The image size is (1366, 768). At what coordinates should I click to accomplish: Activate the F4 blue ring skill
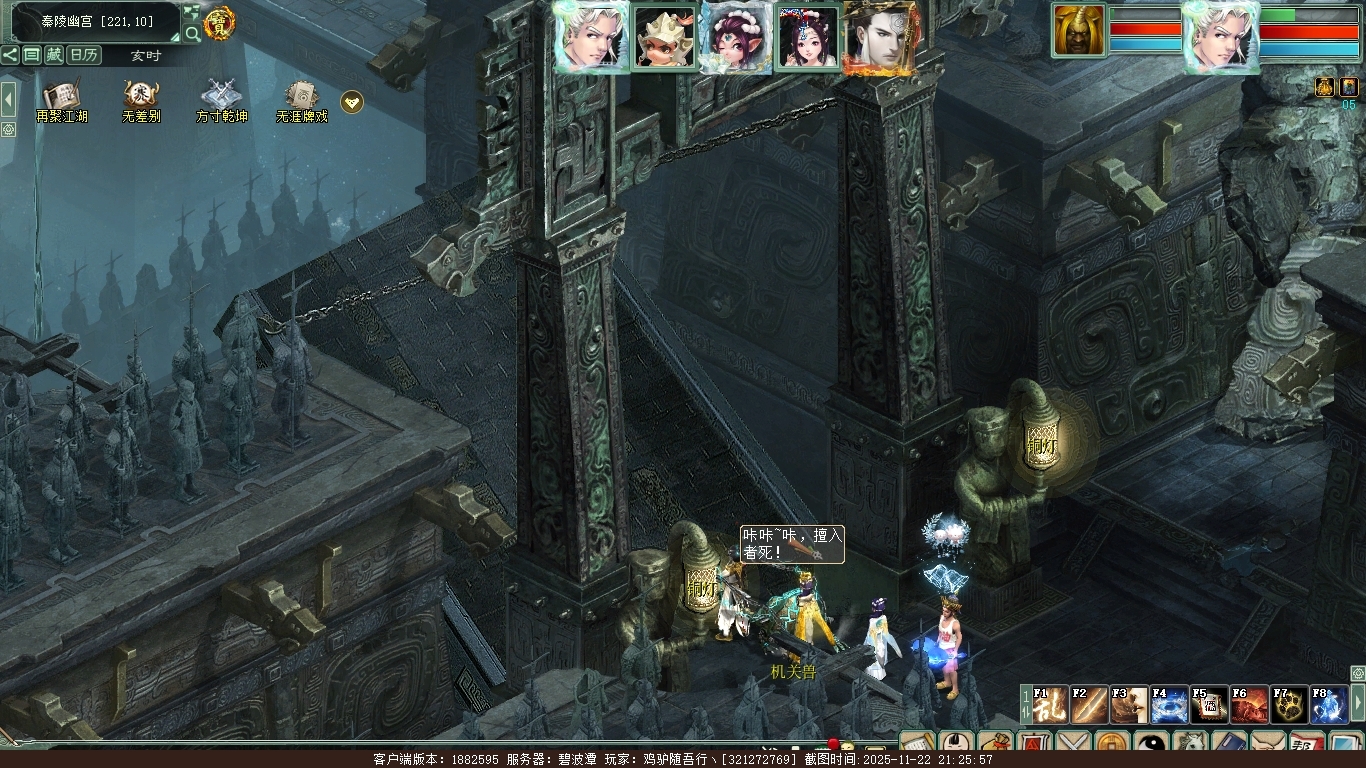point(1169,705)
